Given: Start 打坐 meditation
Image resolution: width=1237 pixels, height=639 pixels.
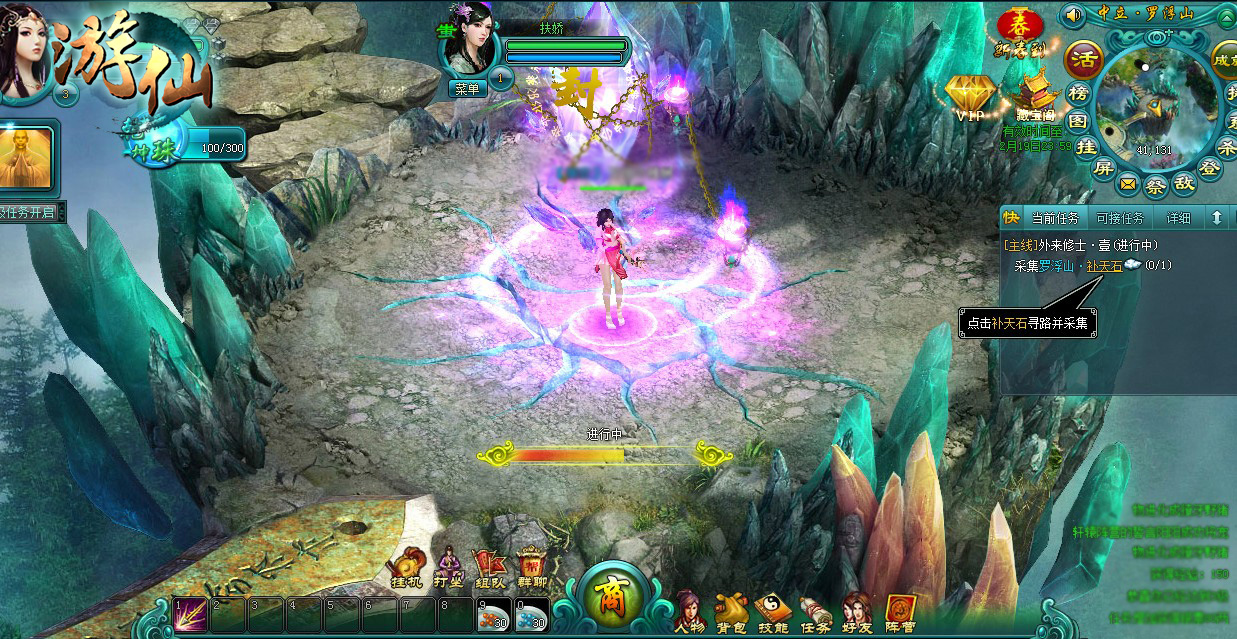Looking at the screenshot, I should (446, 566).
